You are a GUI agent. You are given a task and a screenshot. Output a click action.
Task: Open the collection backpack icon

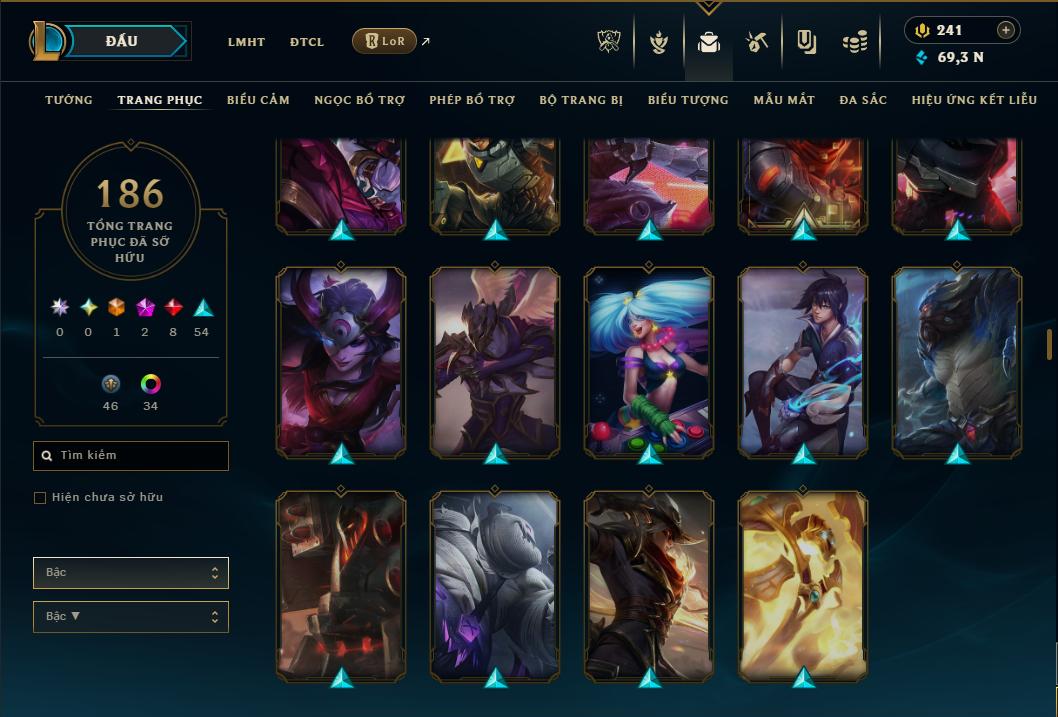tap(708, 43)
